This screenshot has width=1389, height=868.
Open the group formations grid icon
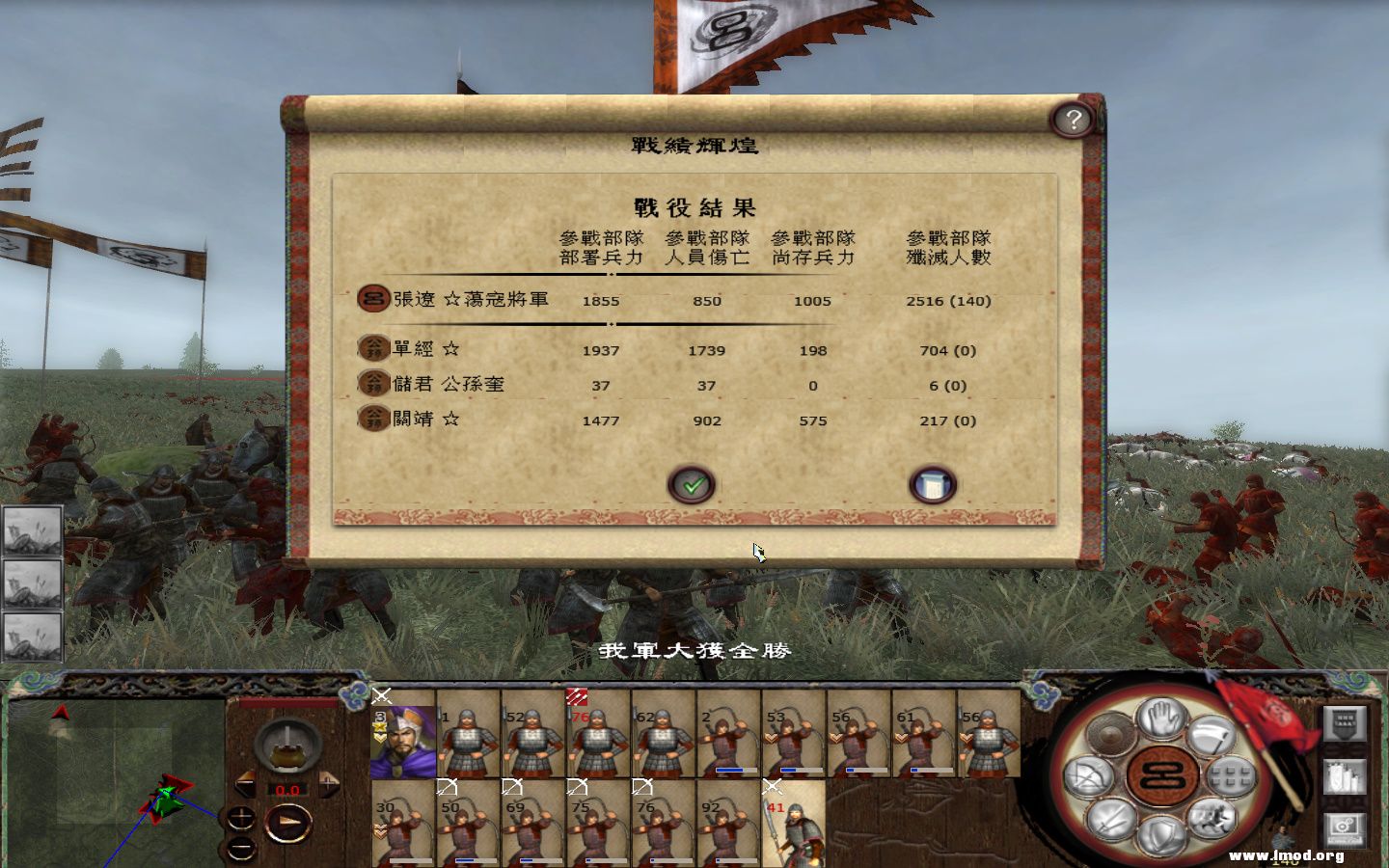coord(1231,777)
